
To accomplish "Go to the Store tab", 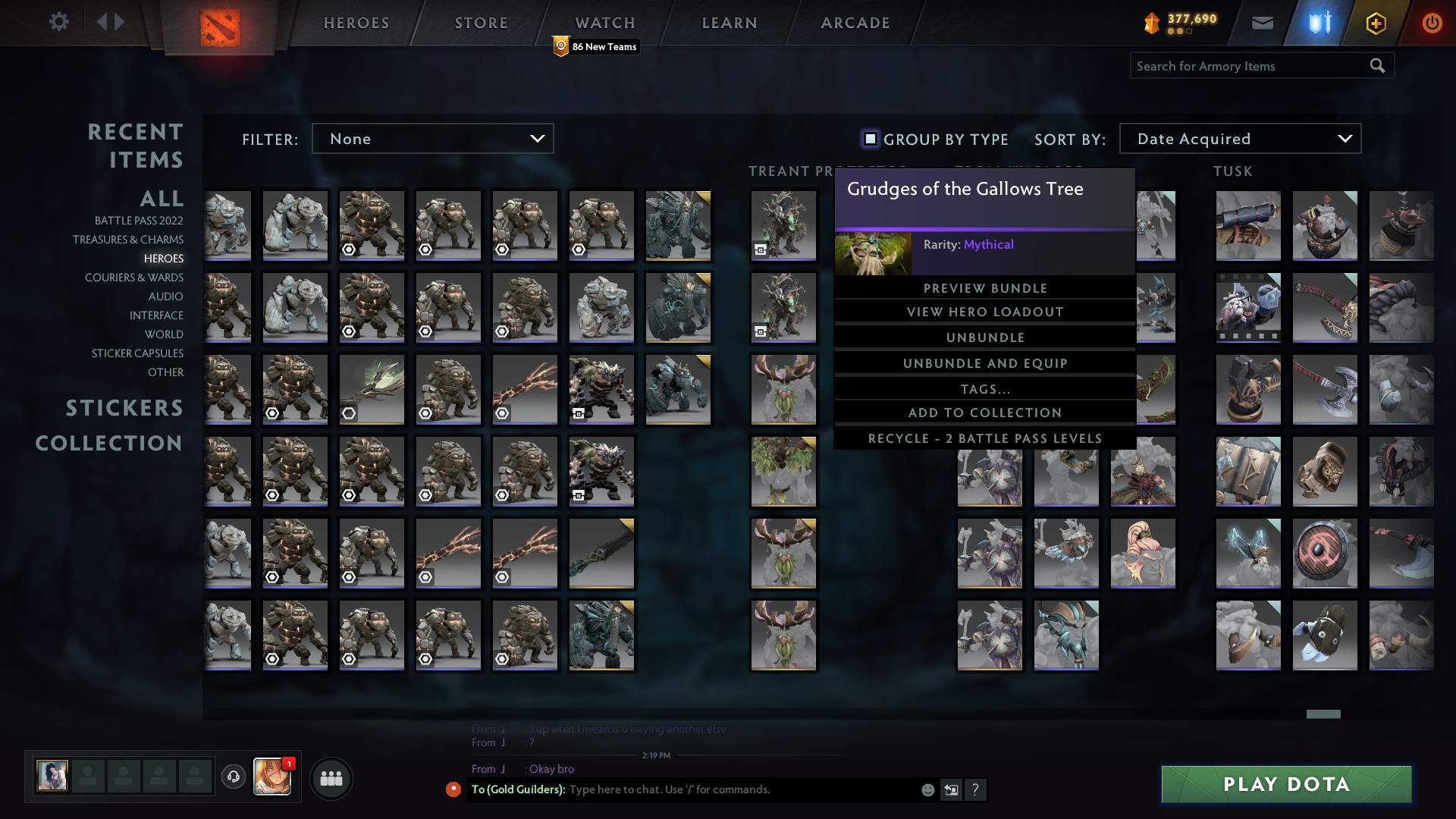I will coord(481,23).
